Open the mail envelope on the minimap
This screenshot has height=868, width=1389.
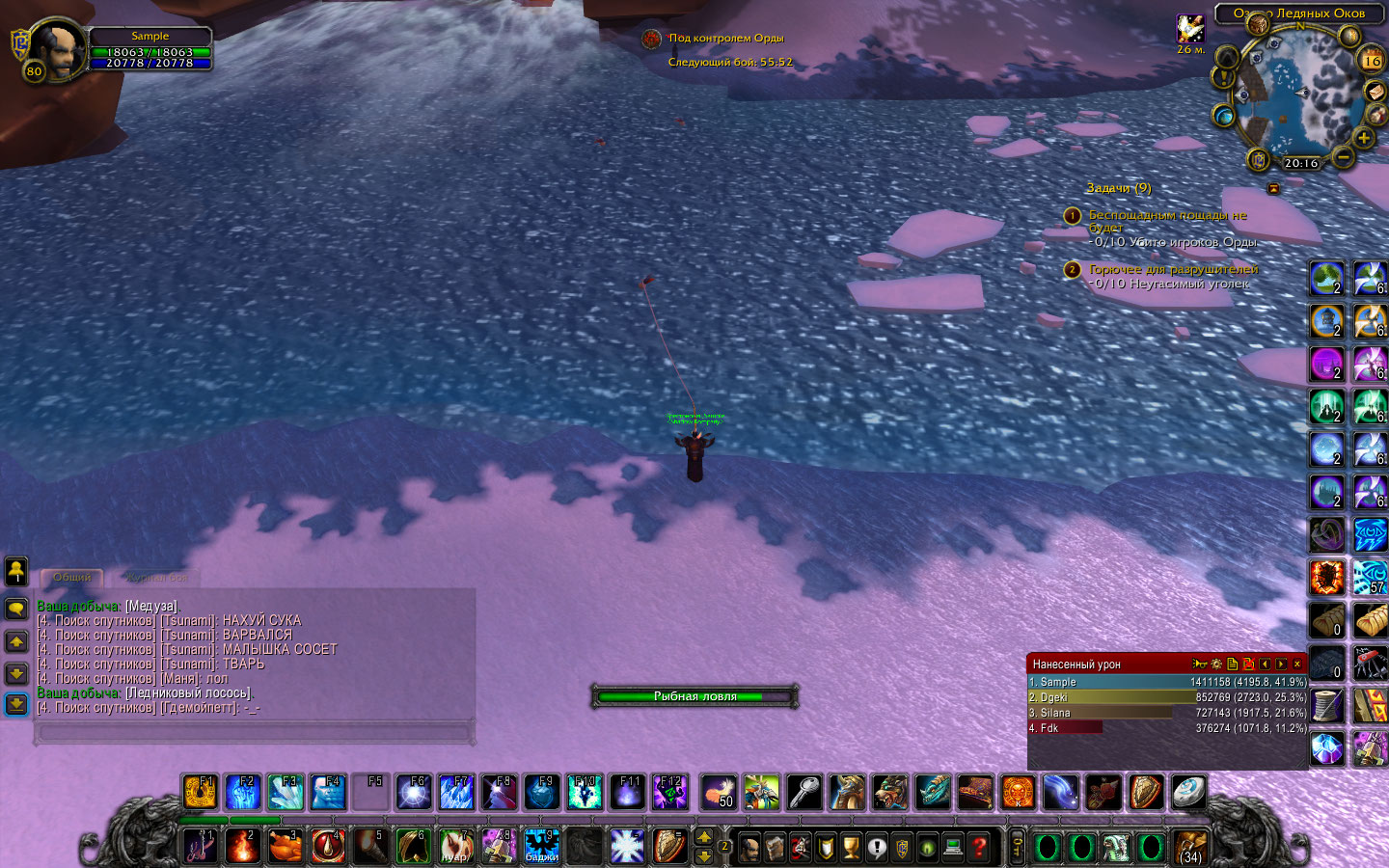pyautogui.click(x=1375, y=91)
